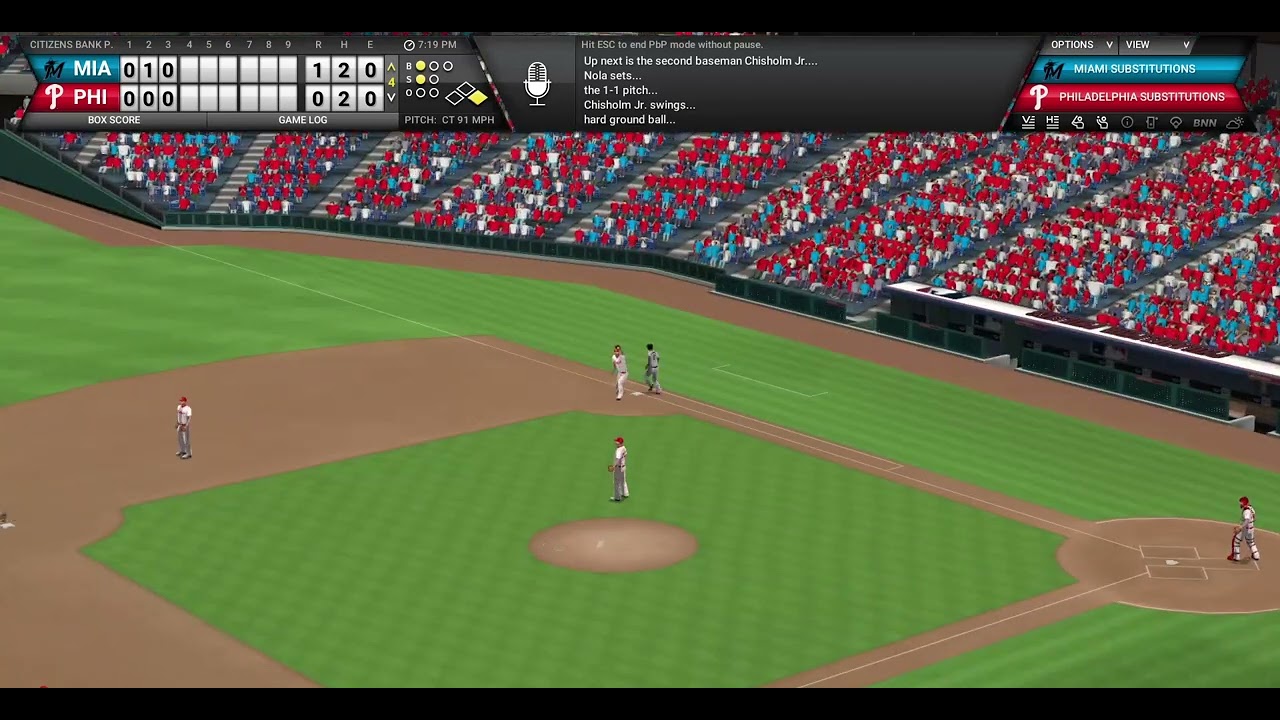
Task: Click the stadium lights toolbar icon
Action: pos(1175,122)
